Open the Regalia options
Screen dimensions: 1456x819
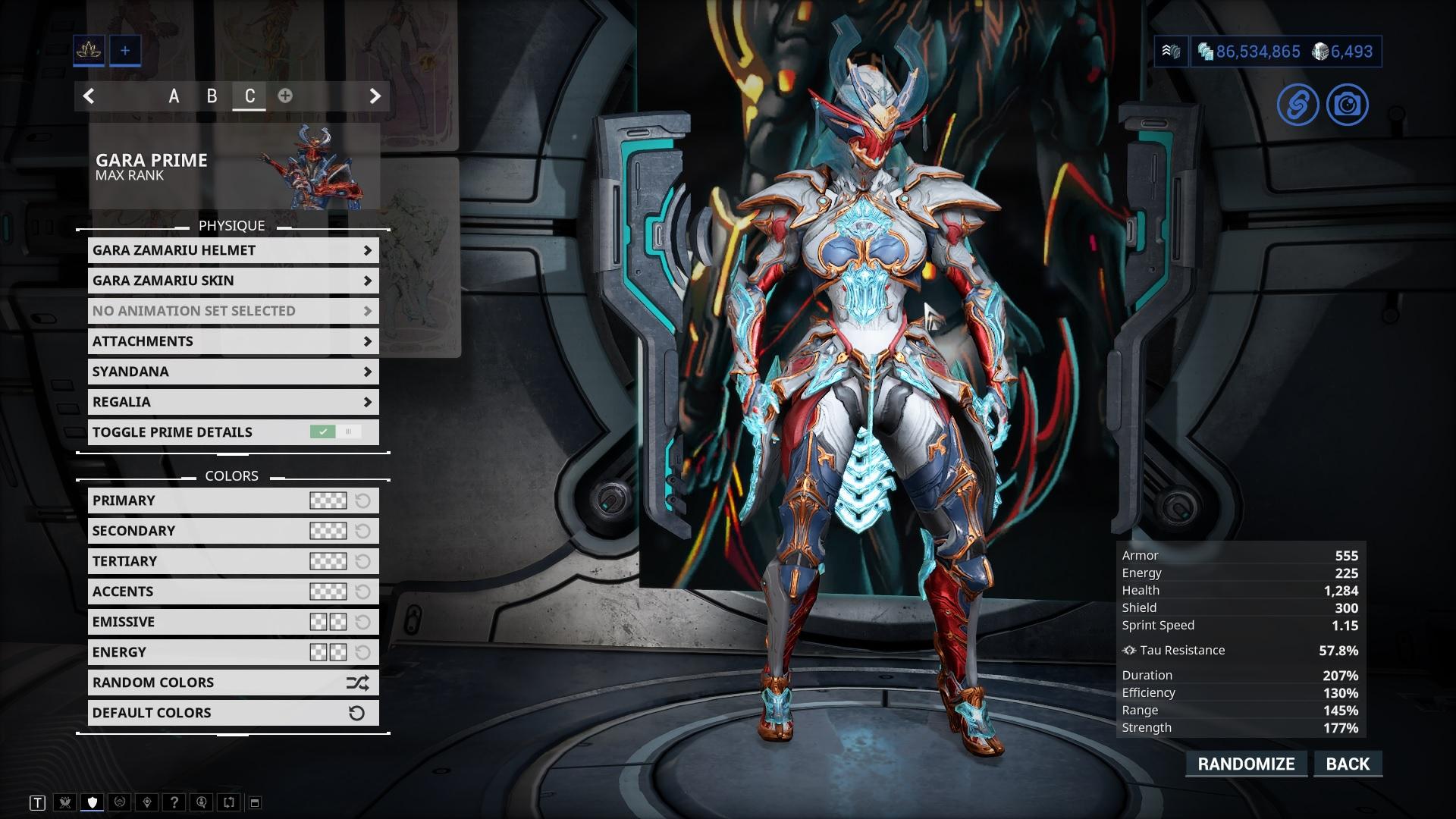tap(233, 402)
